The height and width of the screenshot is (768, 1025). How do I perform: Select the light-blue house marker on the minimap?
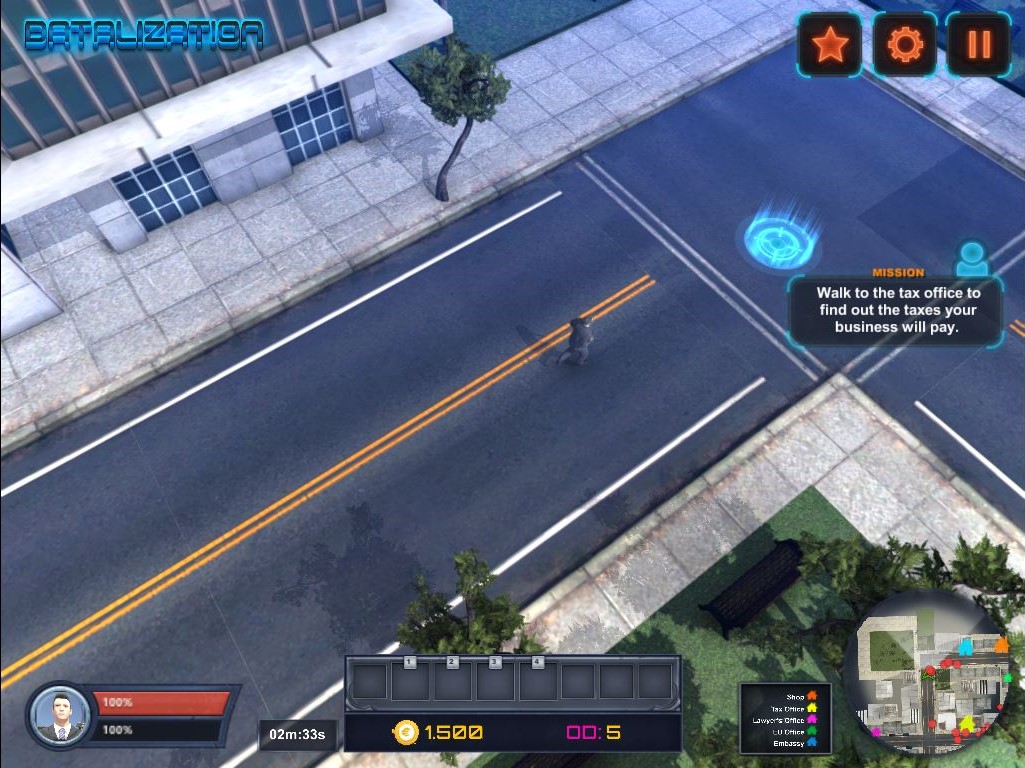(x=966, y=647)
